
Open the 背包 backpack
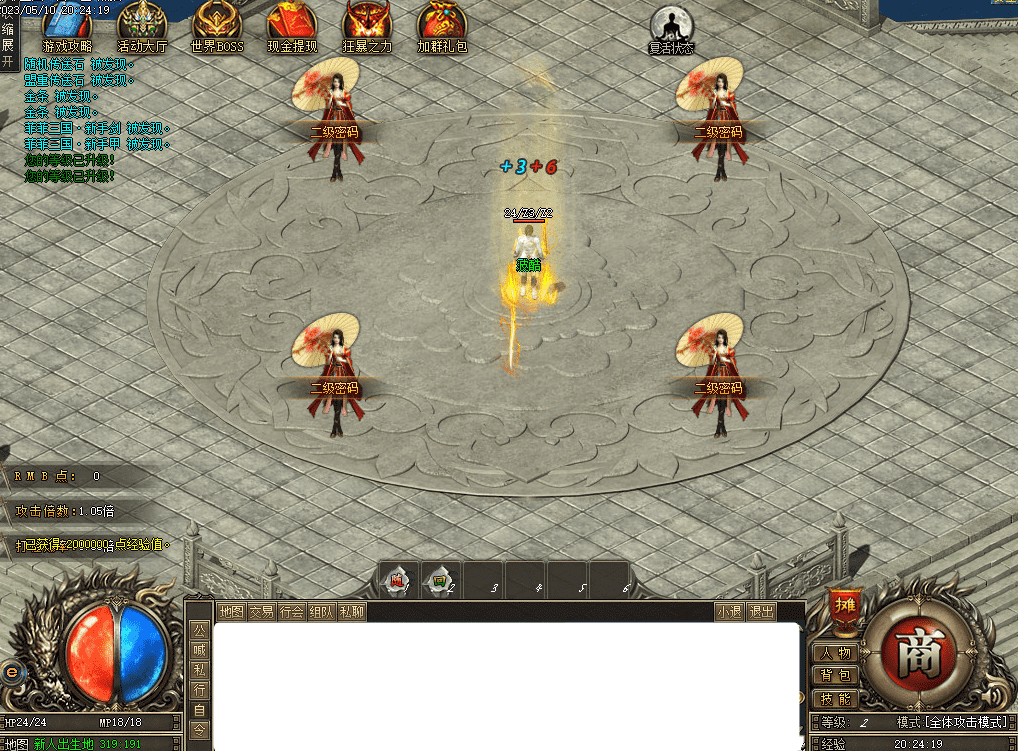[x=836, y=676]
